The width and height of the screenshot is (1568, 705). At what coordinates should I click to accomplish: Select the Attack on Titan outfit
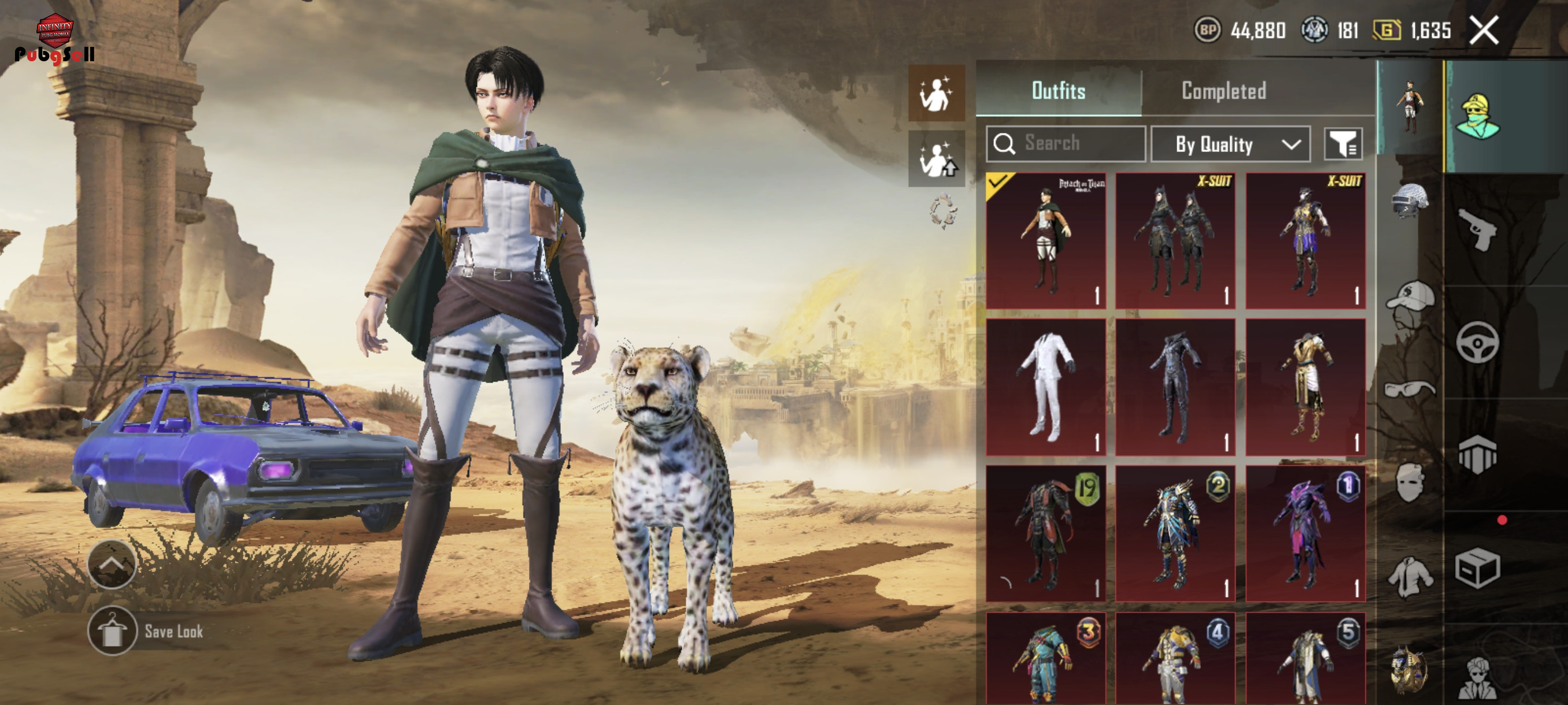(1045, 240)
